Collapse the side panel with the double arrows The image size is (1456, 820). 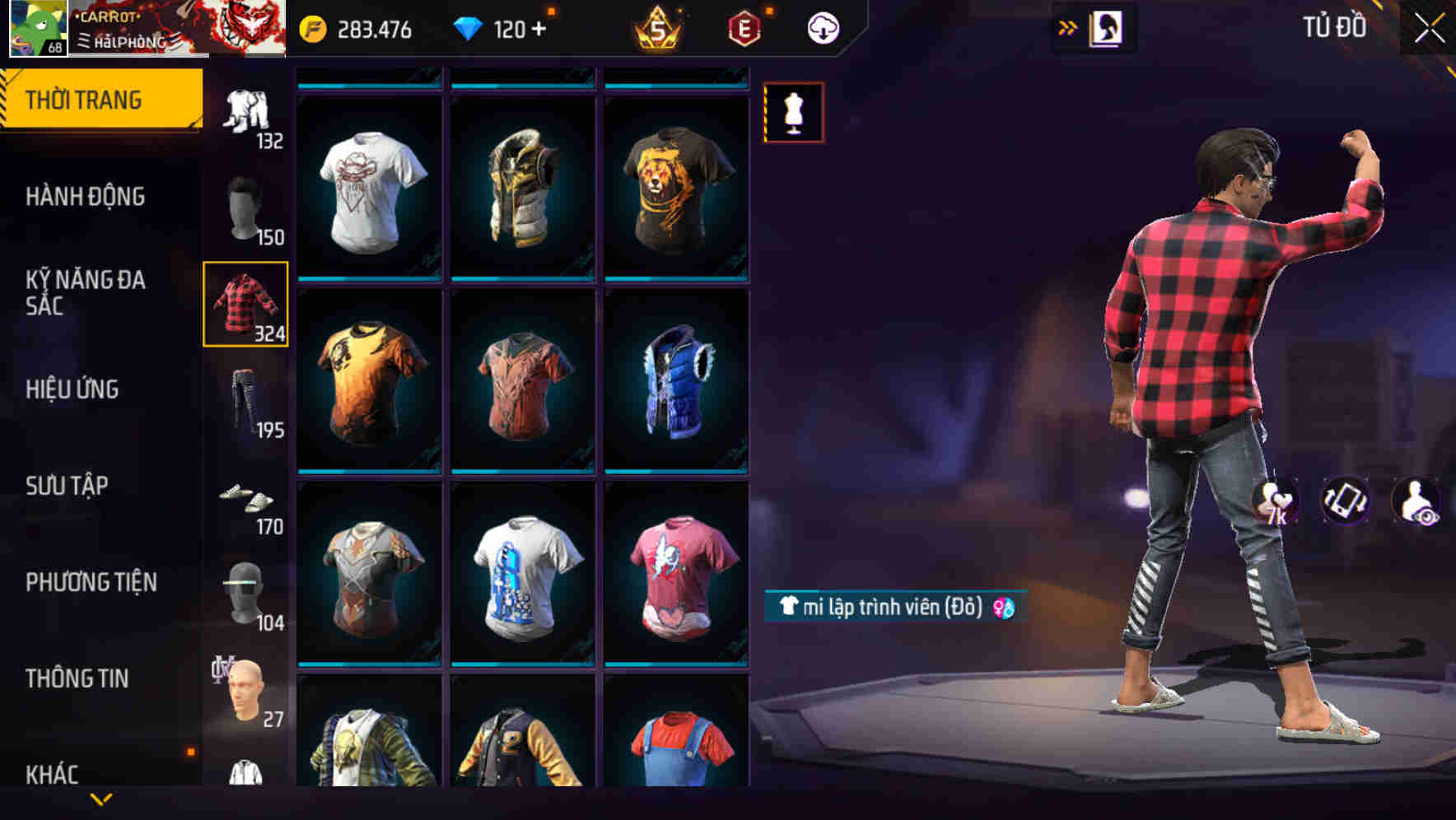[1068, 26]
